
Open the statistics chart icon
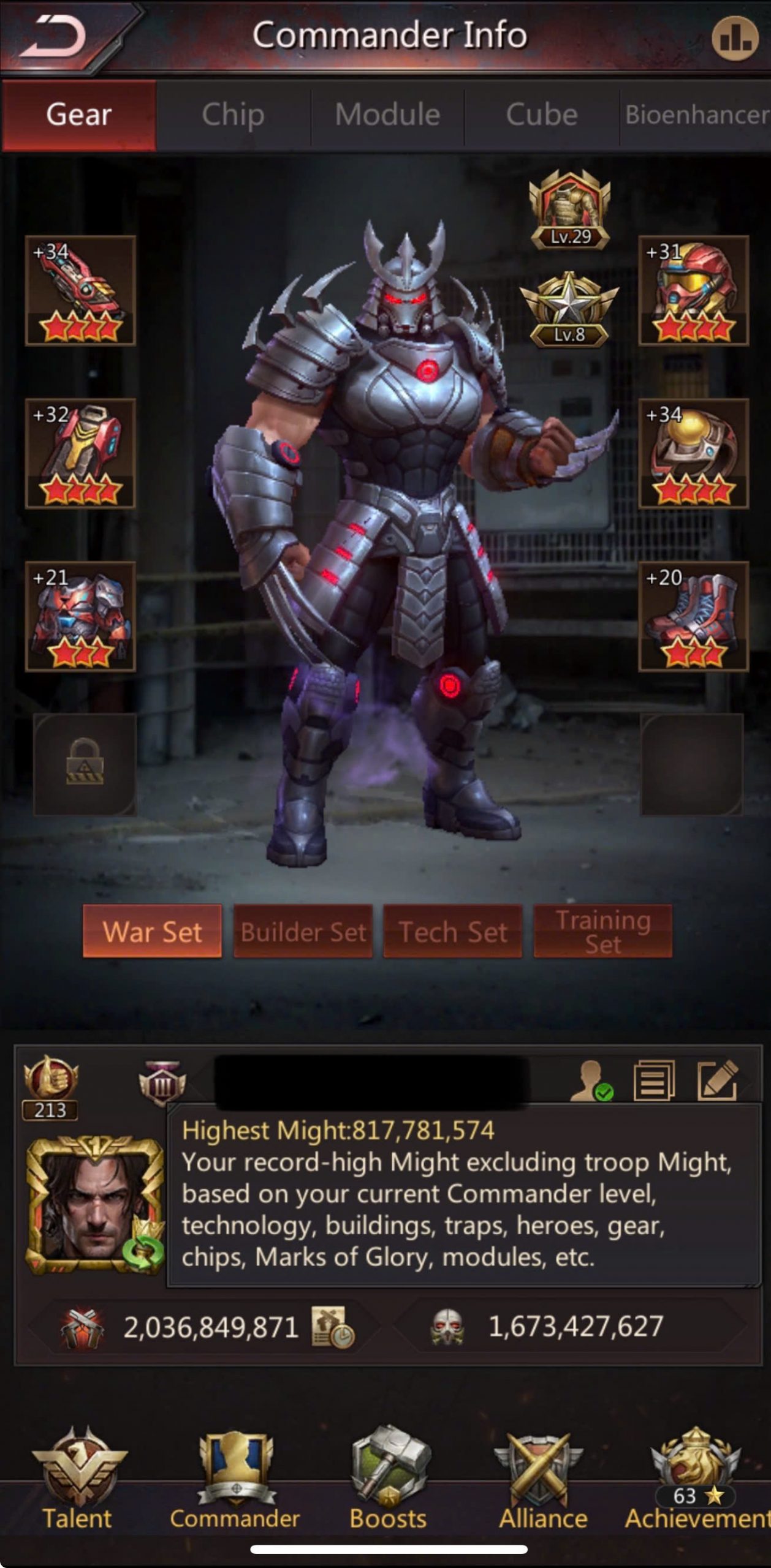pyautogui.click(x=734, y=38)
